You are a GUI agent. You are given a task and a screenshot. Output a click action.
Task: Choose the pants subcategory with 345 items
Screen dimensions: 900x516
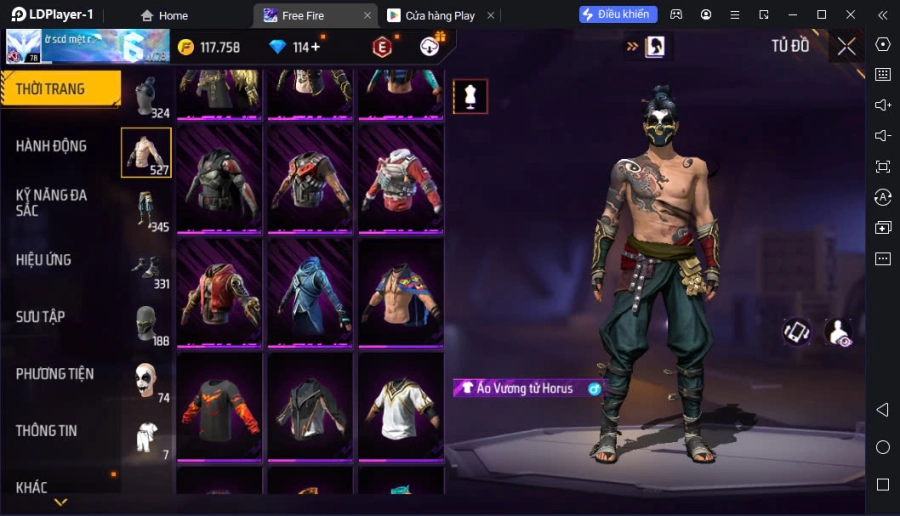(x=147, y=210)
